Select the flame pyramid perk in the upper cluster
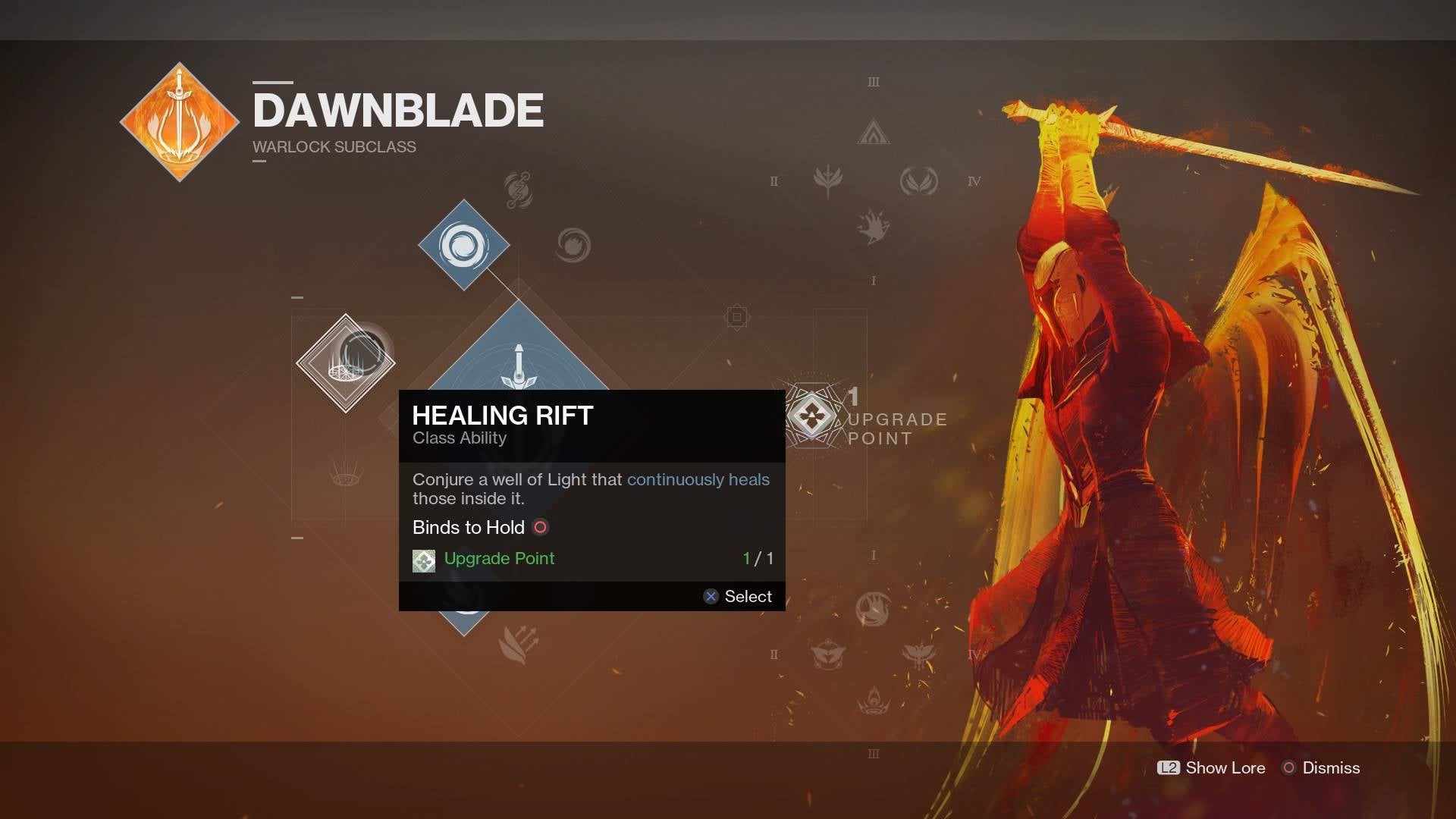1456x819 pixels. coord(874,133)
